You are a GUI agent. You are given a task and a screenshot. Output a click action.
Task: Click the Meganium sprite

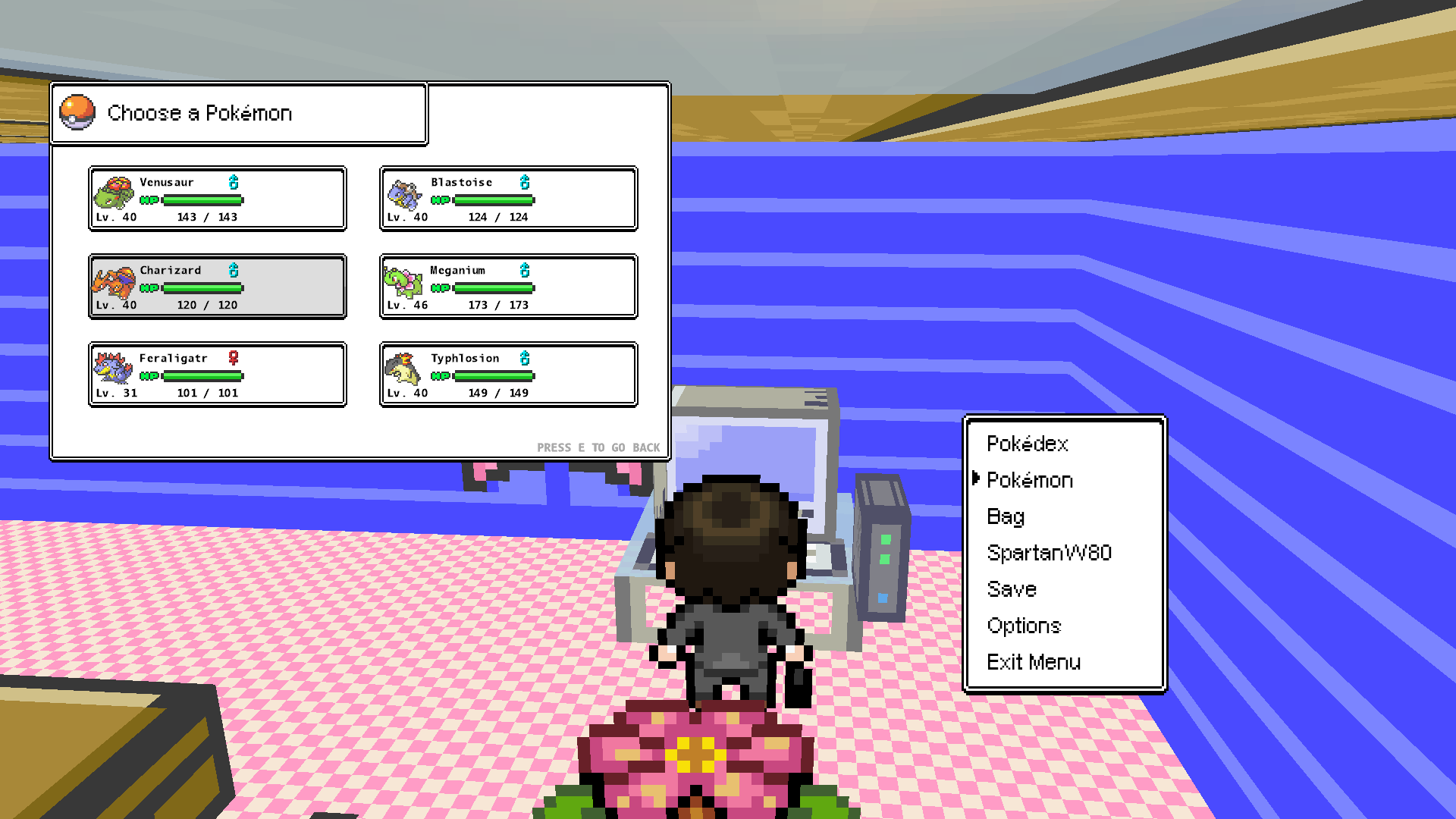[x=403, y=281]
